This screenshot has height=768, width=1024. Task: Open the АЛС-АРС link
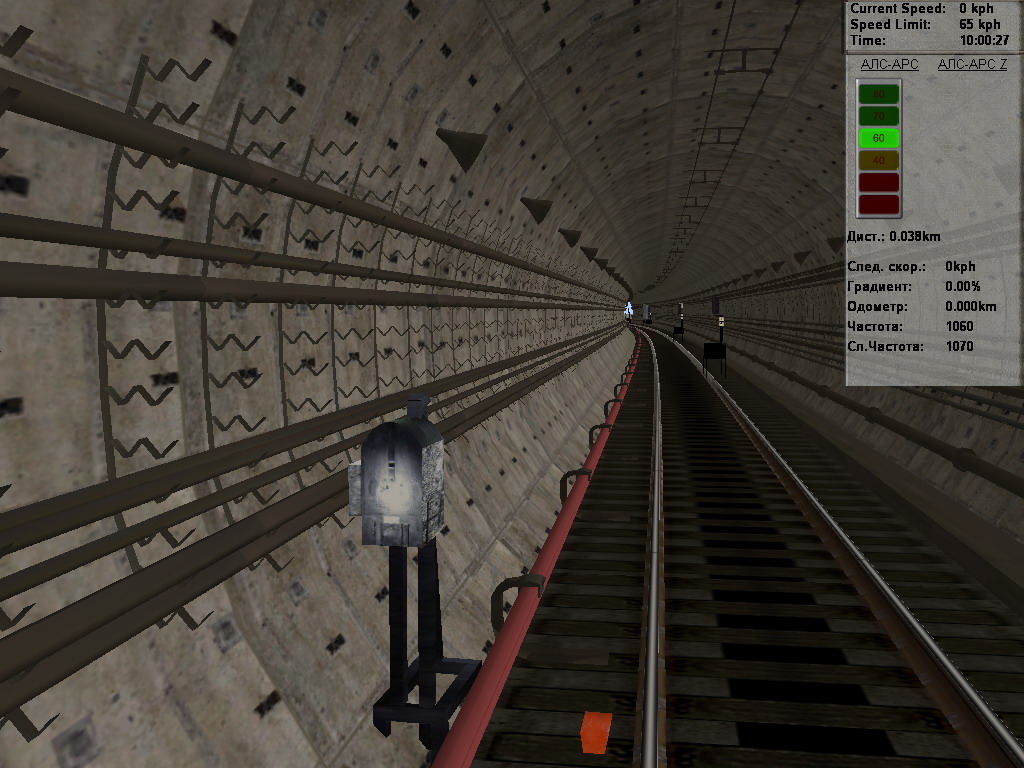[x=889, y=65]
